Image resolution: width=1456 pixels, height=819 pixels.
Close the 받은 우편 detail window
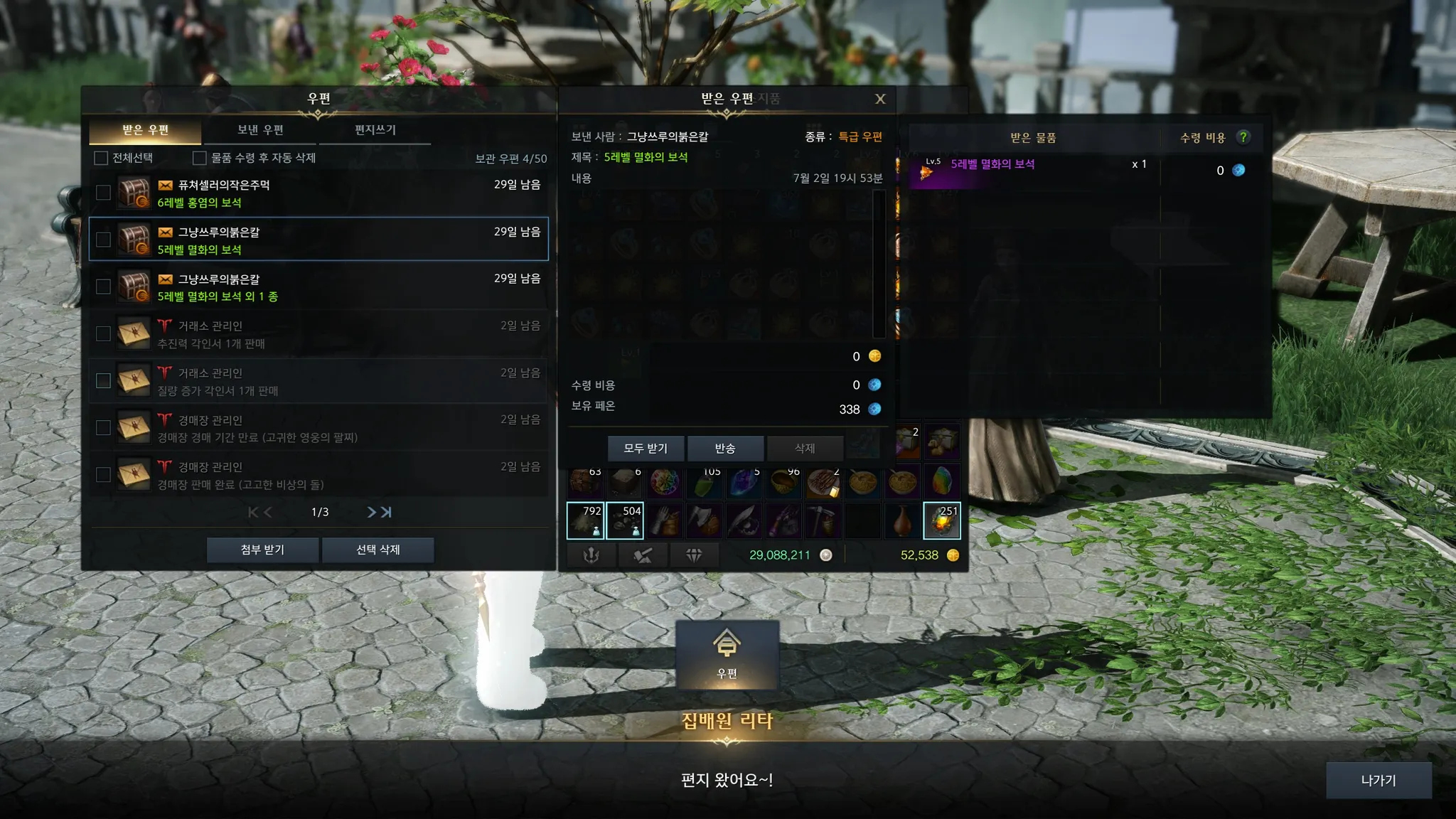pos(880,99)
